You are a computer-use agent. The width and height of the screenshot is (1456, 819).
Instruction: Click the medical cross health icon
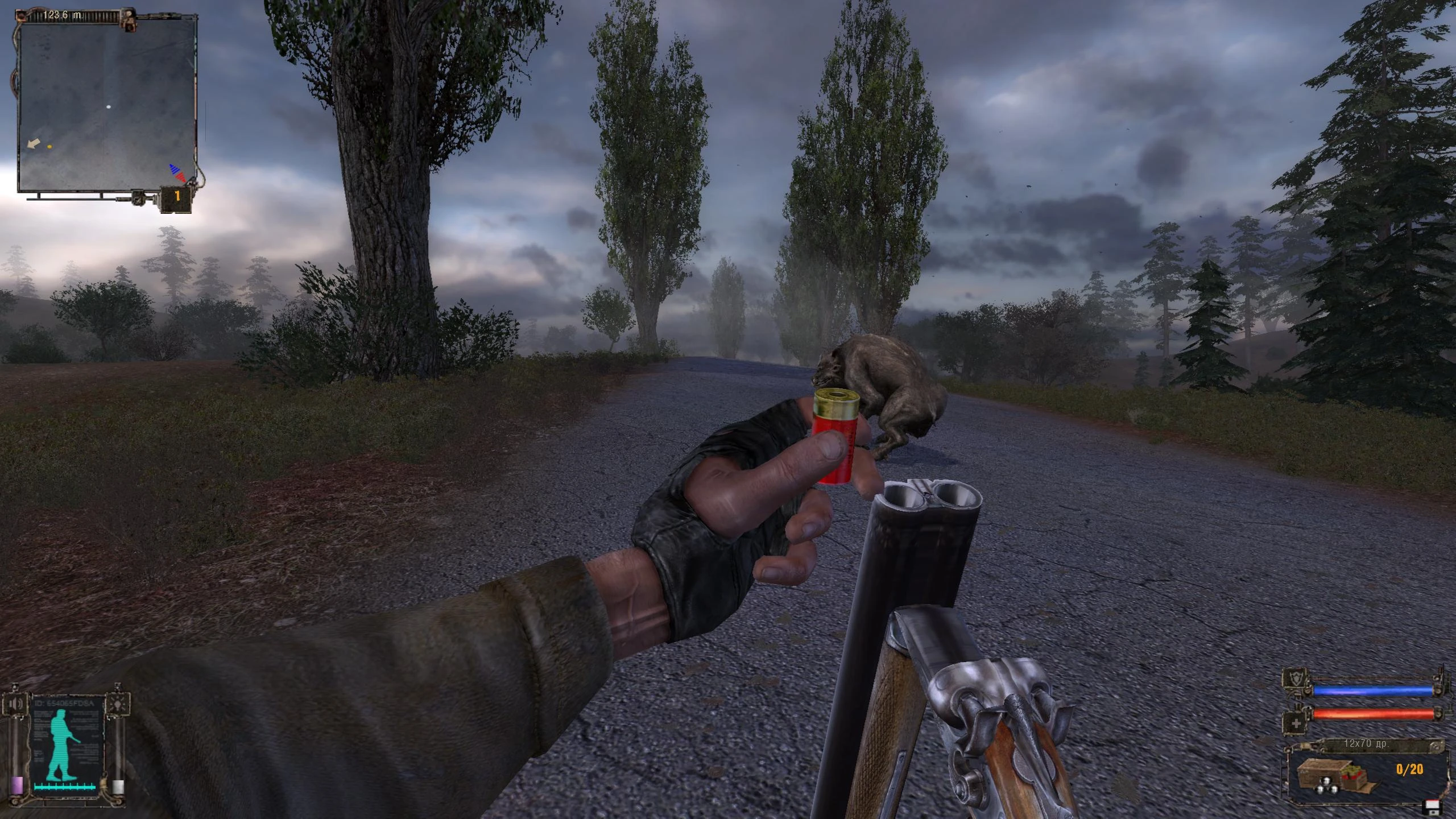click(1297, 724)
